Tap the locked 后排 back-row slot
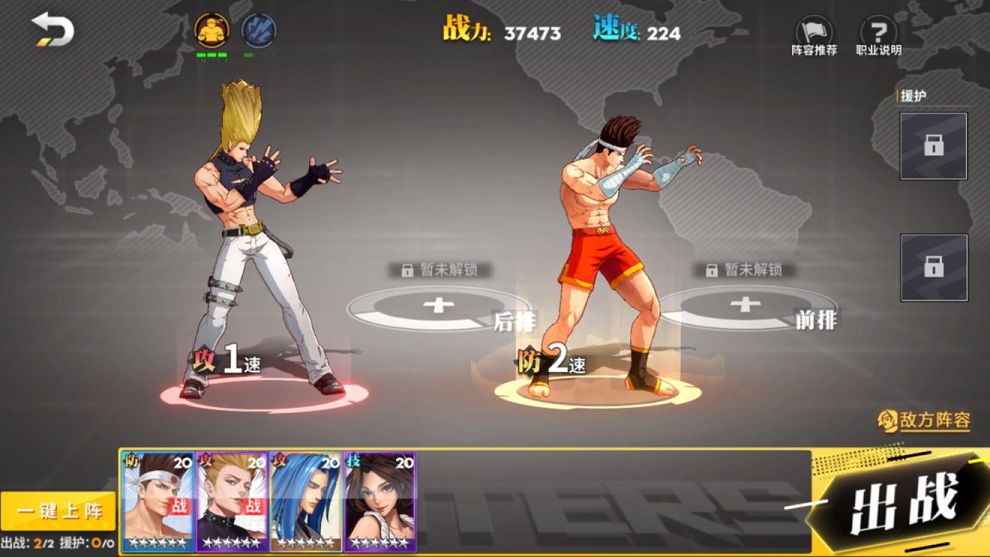This screenshot has width=990, height=557. [x=438, y=306]
